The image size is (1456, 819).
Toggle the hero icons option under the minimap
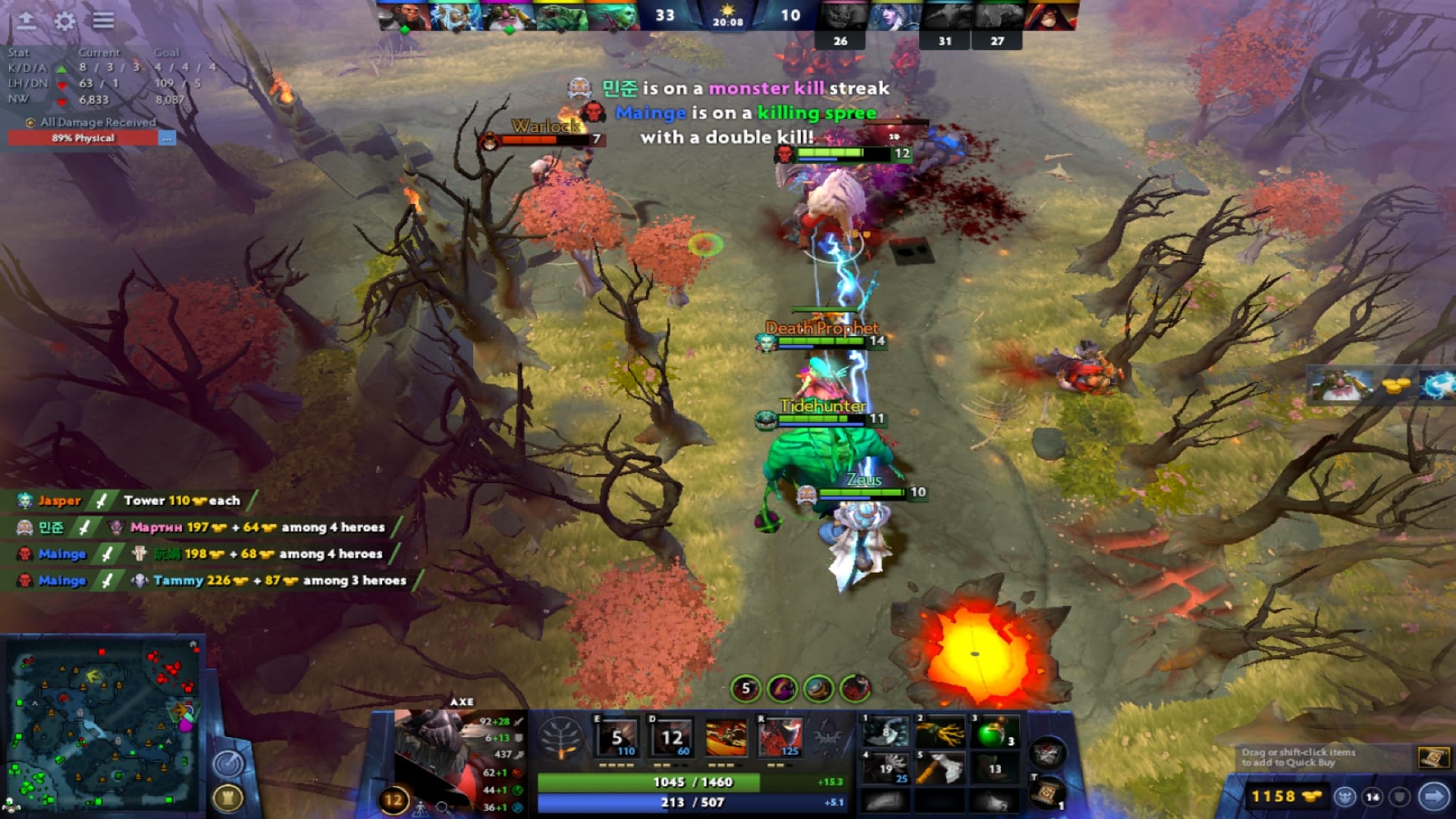[x=421, y=808]
